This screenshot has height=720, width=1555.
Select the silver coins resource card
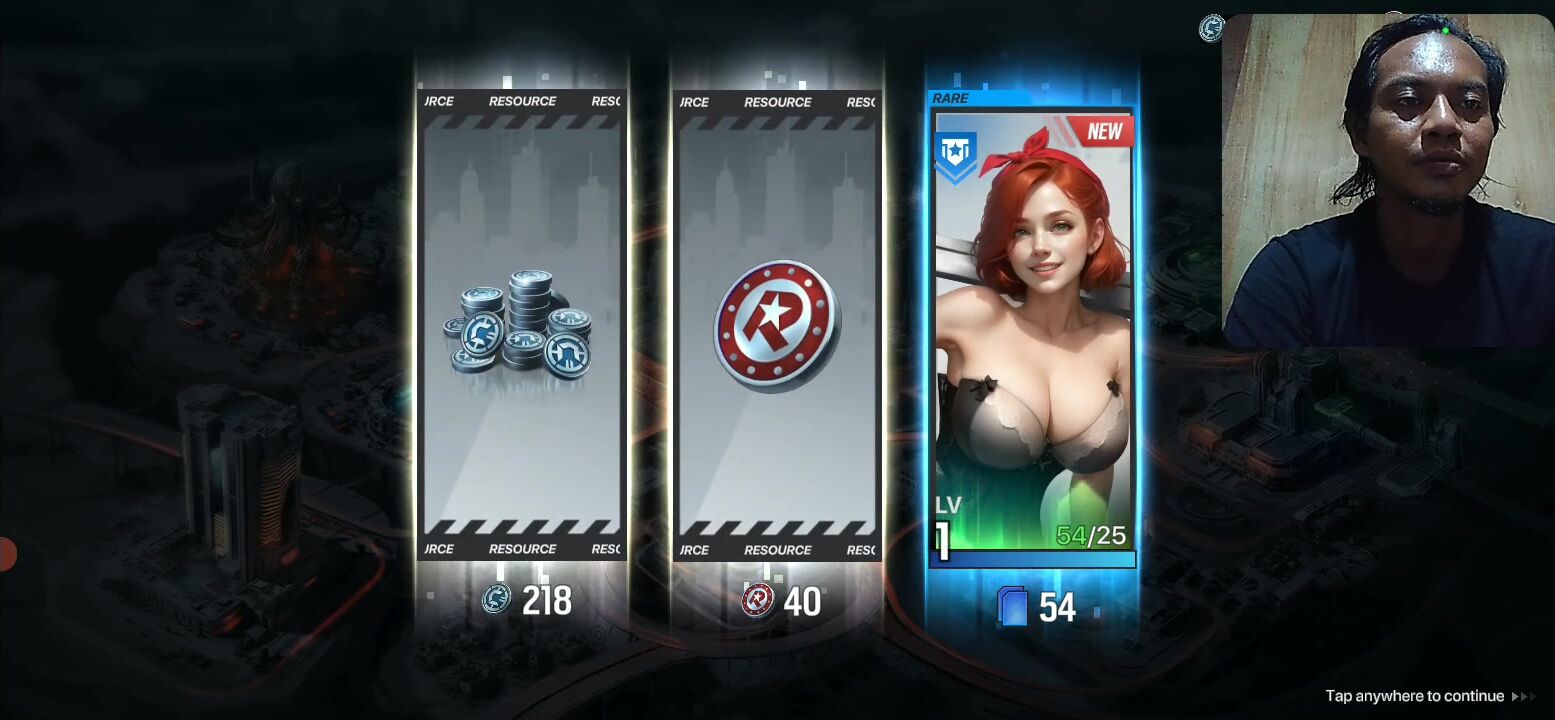pos(521,325)
